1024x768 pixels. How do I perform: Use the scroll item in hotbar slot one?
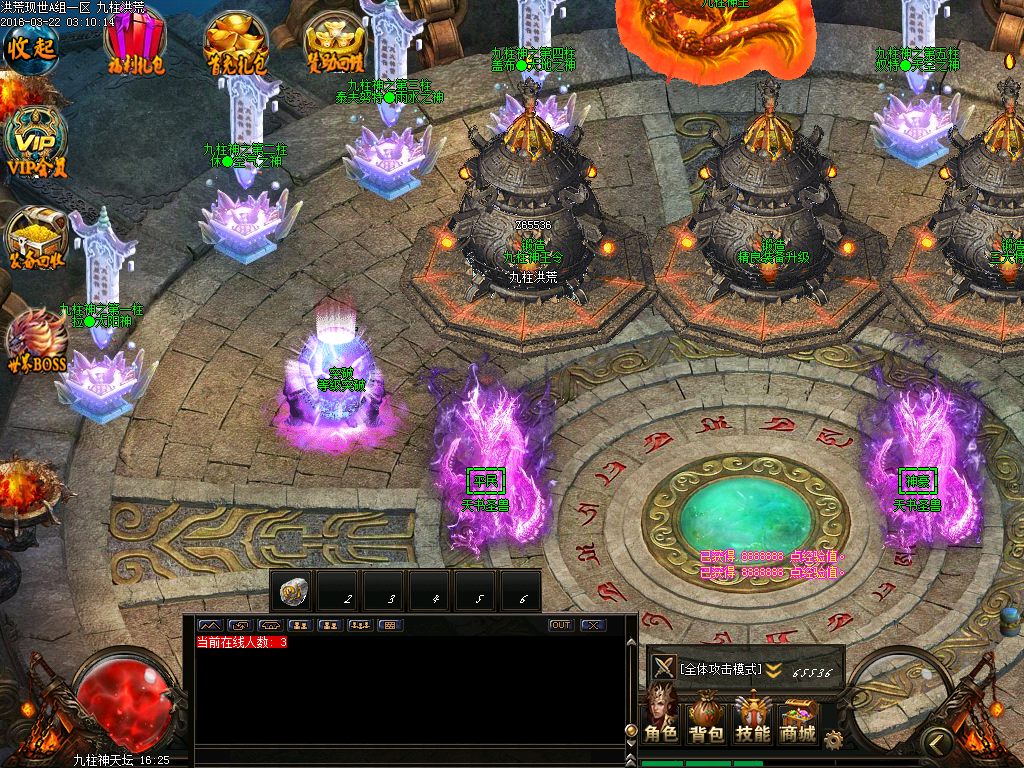295,592
